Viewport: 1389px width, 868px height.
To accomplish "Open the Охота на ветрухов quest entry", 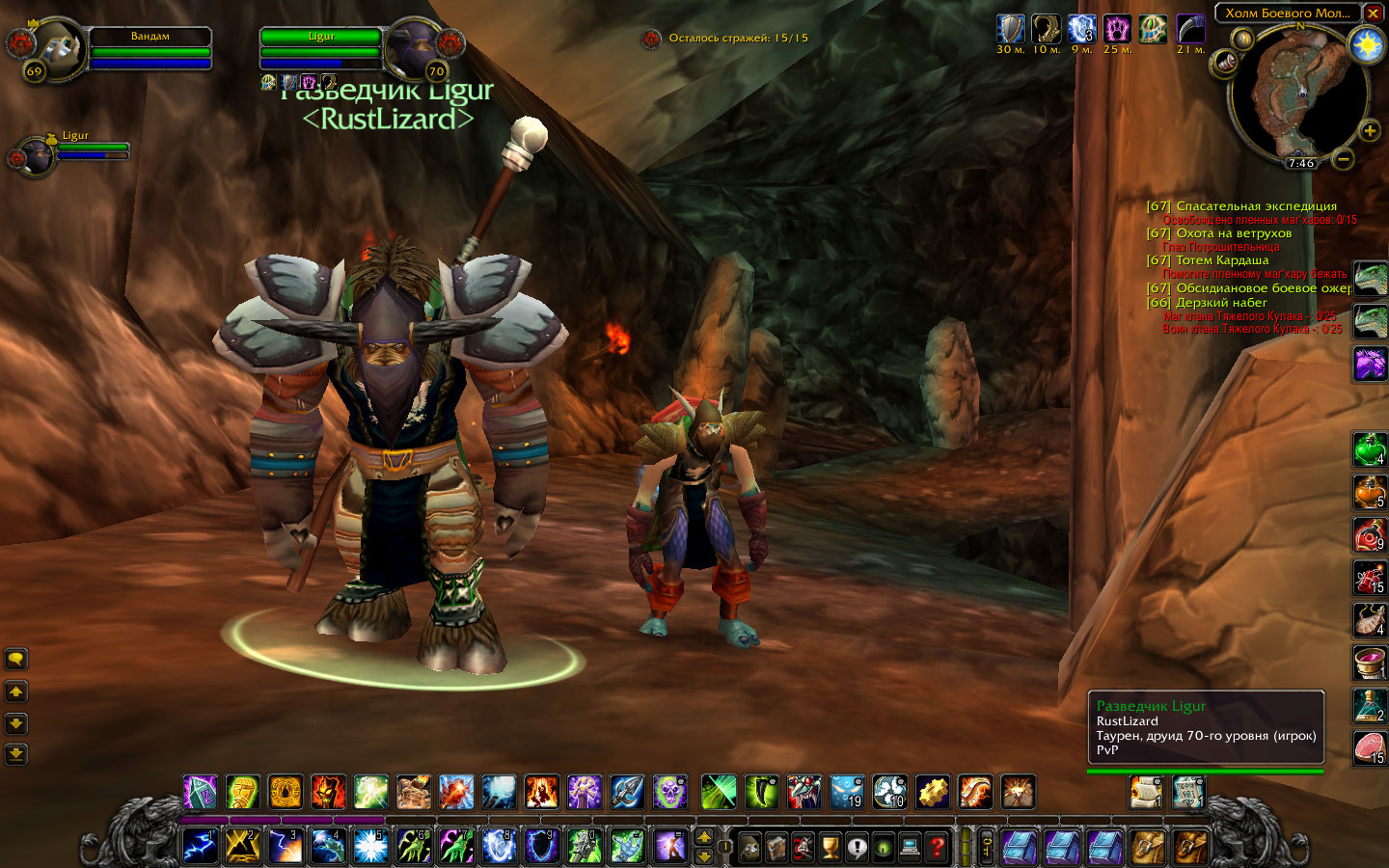I will 1233,233.
